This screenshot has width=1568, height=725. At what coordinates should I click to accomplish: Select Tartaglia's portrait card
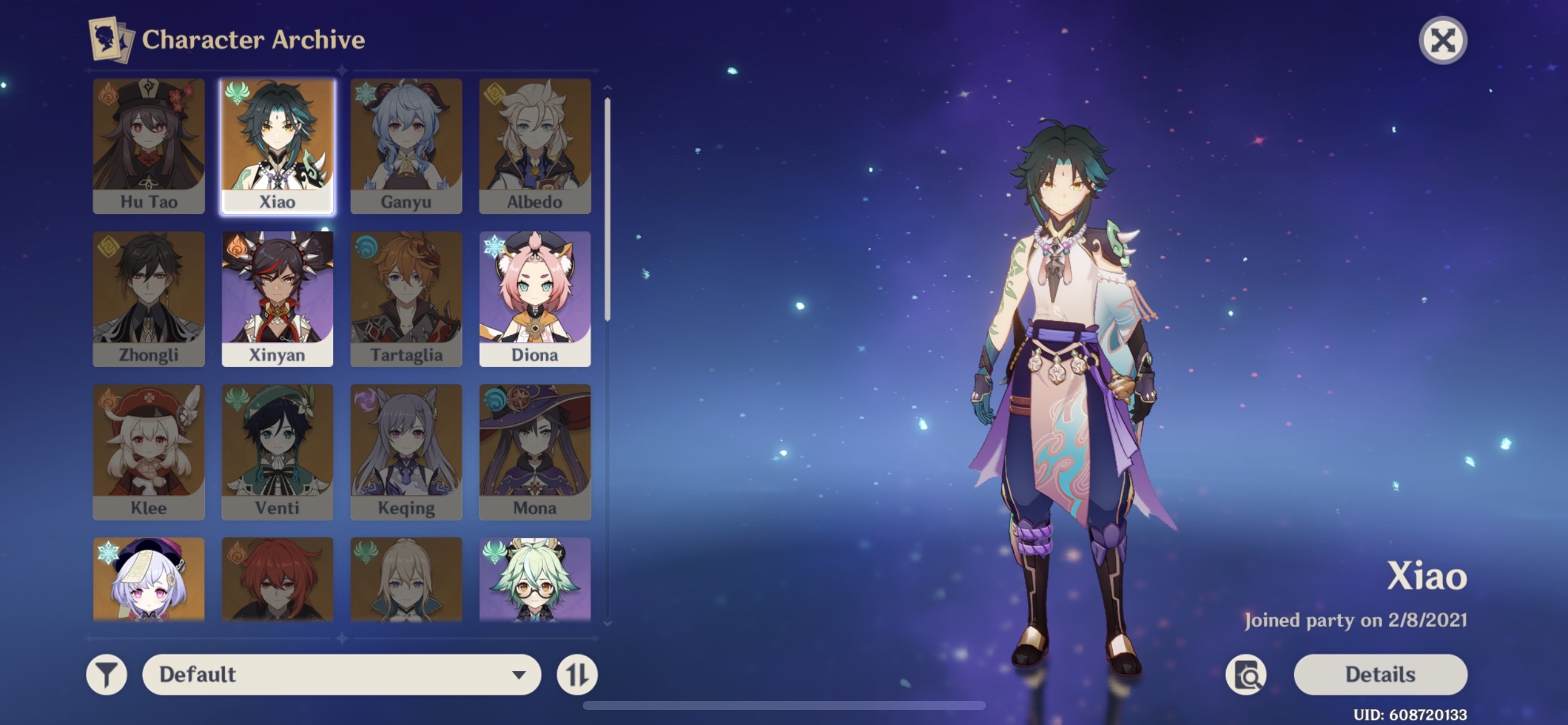click(406, 299)
